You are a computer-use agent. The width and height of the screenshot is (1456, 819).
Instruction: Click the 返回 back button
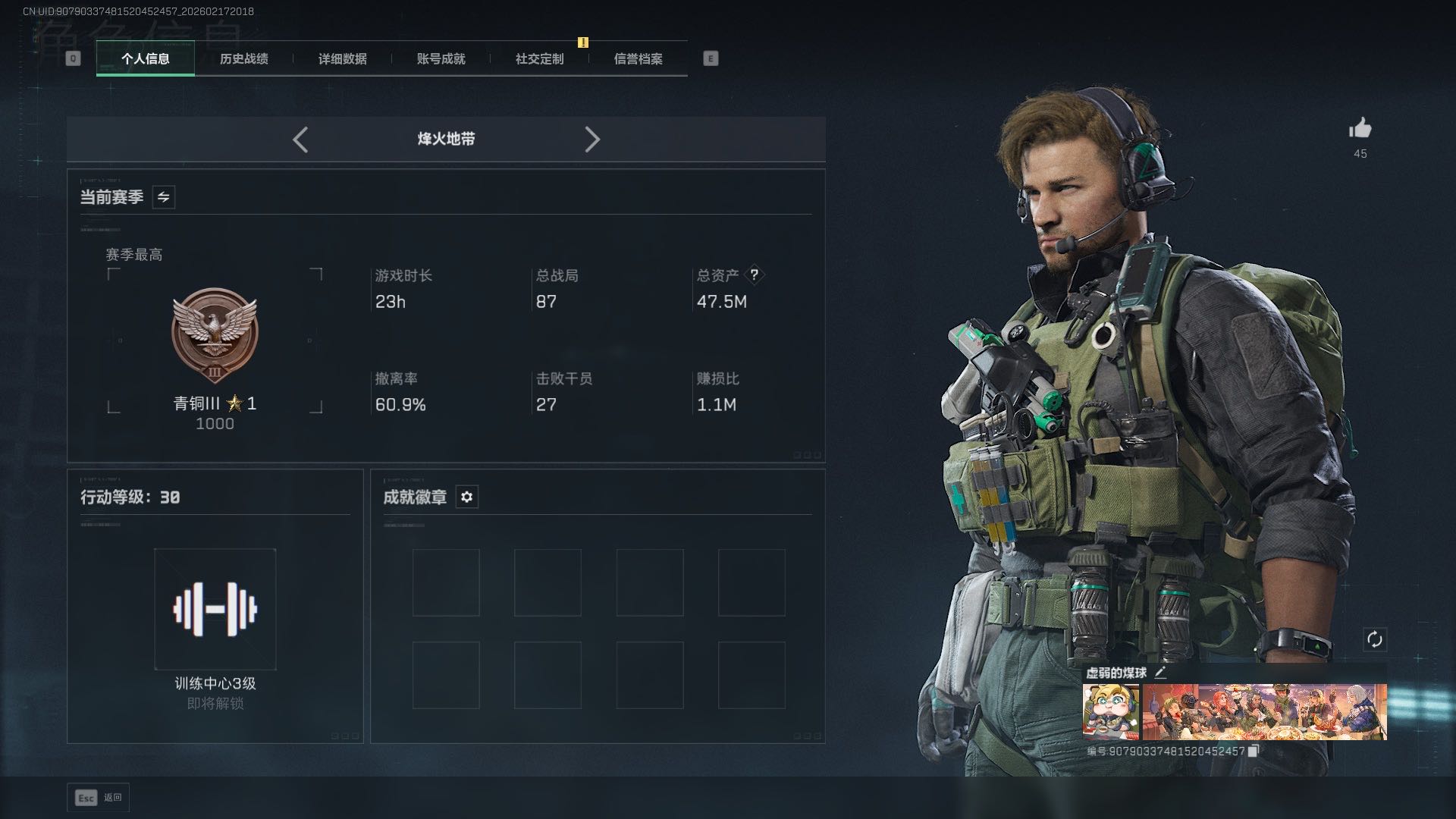click(x=99, y=797)
